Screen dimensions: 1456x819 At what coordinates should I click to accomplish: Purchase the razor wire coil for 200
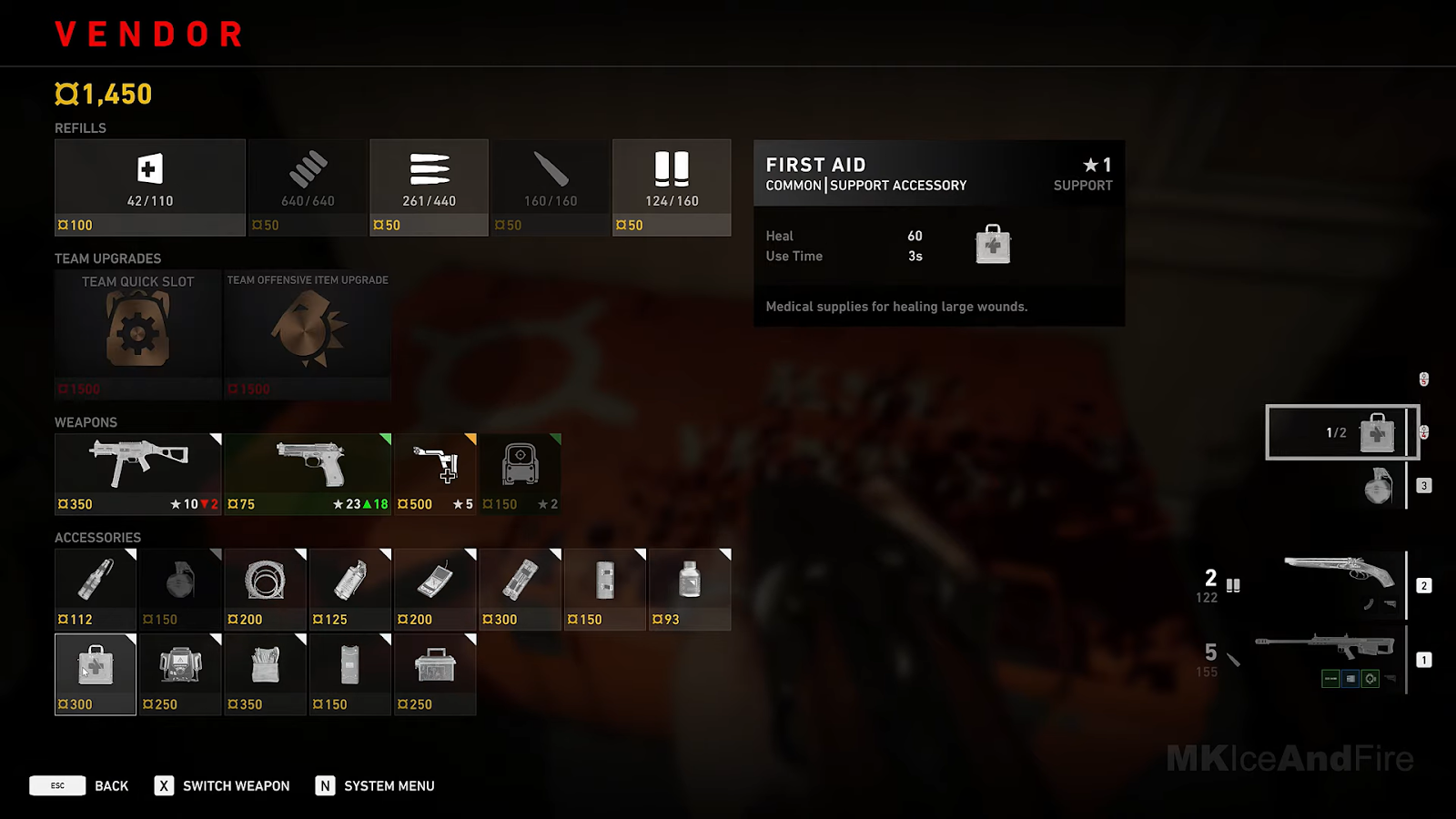(x=265, y=589)
